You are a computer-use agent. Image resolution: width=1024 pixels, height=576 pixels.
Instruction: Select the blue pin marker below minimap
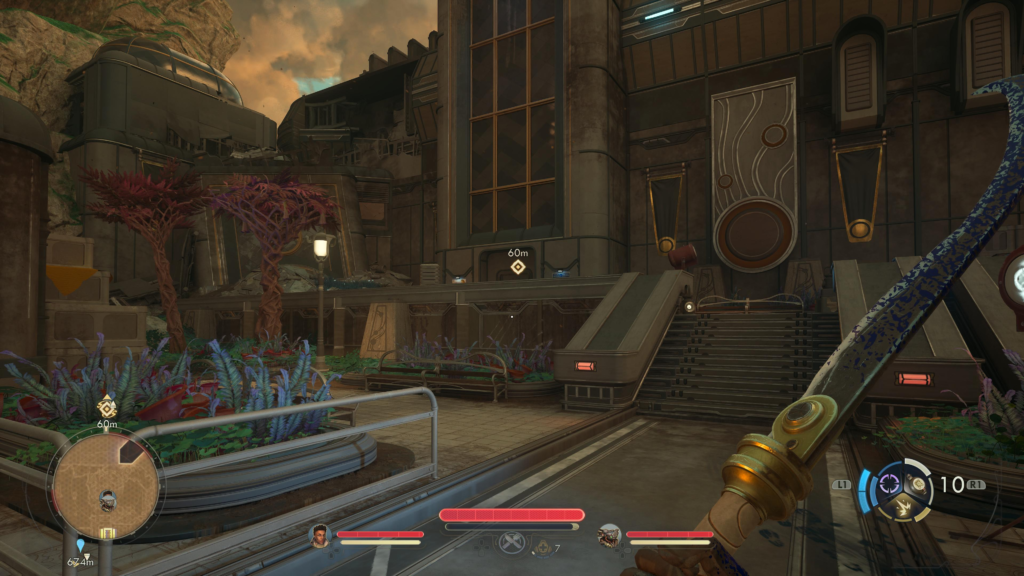coord(80,545)
